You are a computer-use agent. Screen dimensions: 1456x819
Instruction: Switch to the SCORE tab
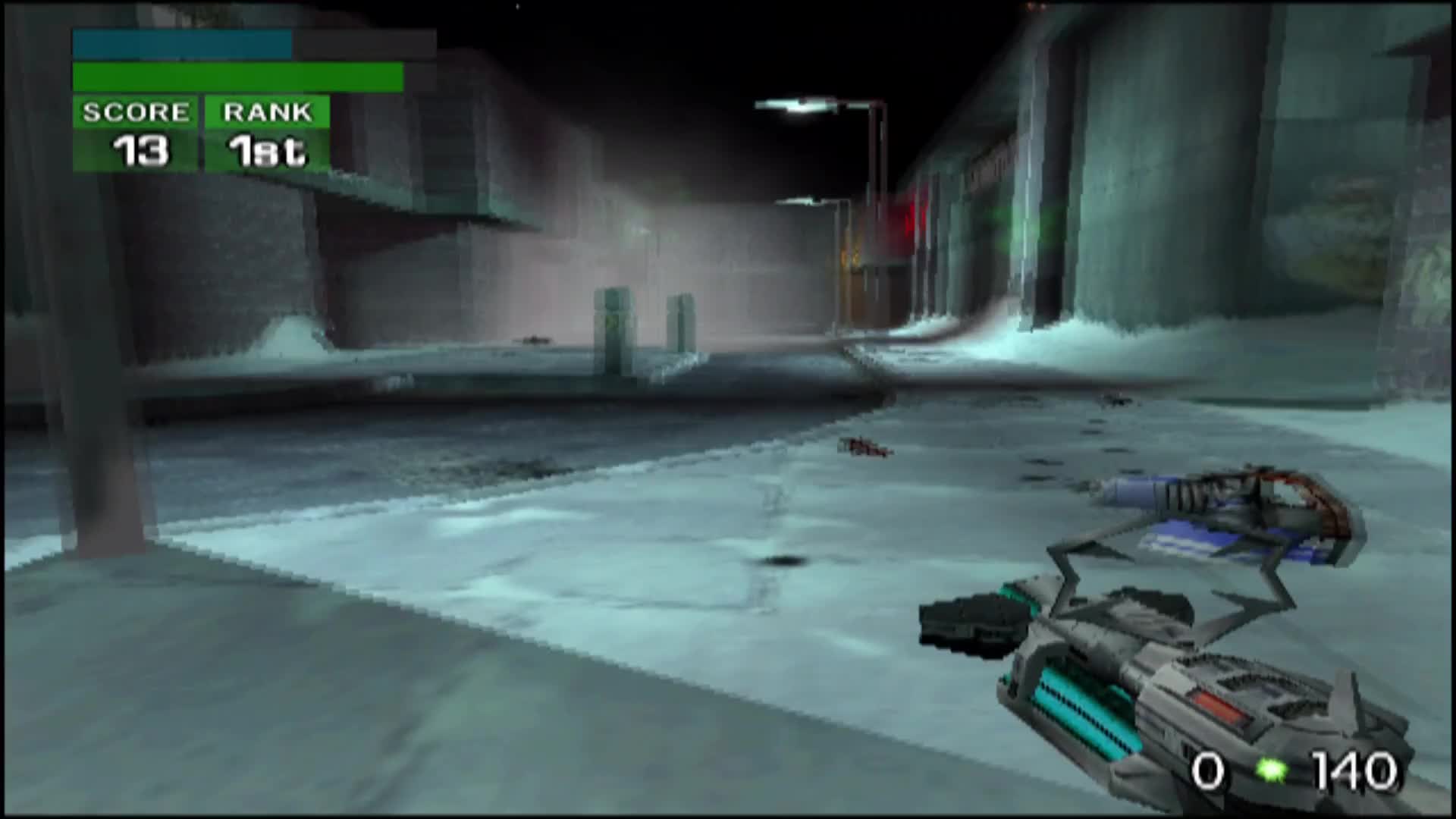pyautogui.click(x=135, y=114)
